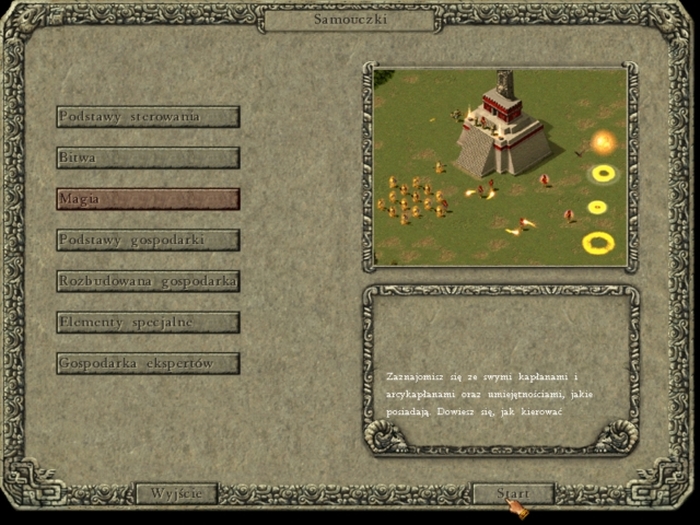Click the tutorial preview image
This screenshot has width=700, height=525.
500,166
